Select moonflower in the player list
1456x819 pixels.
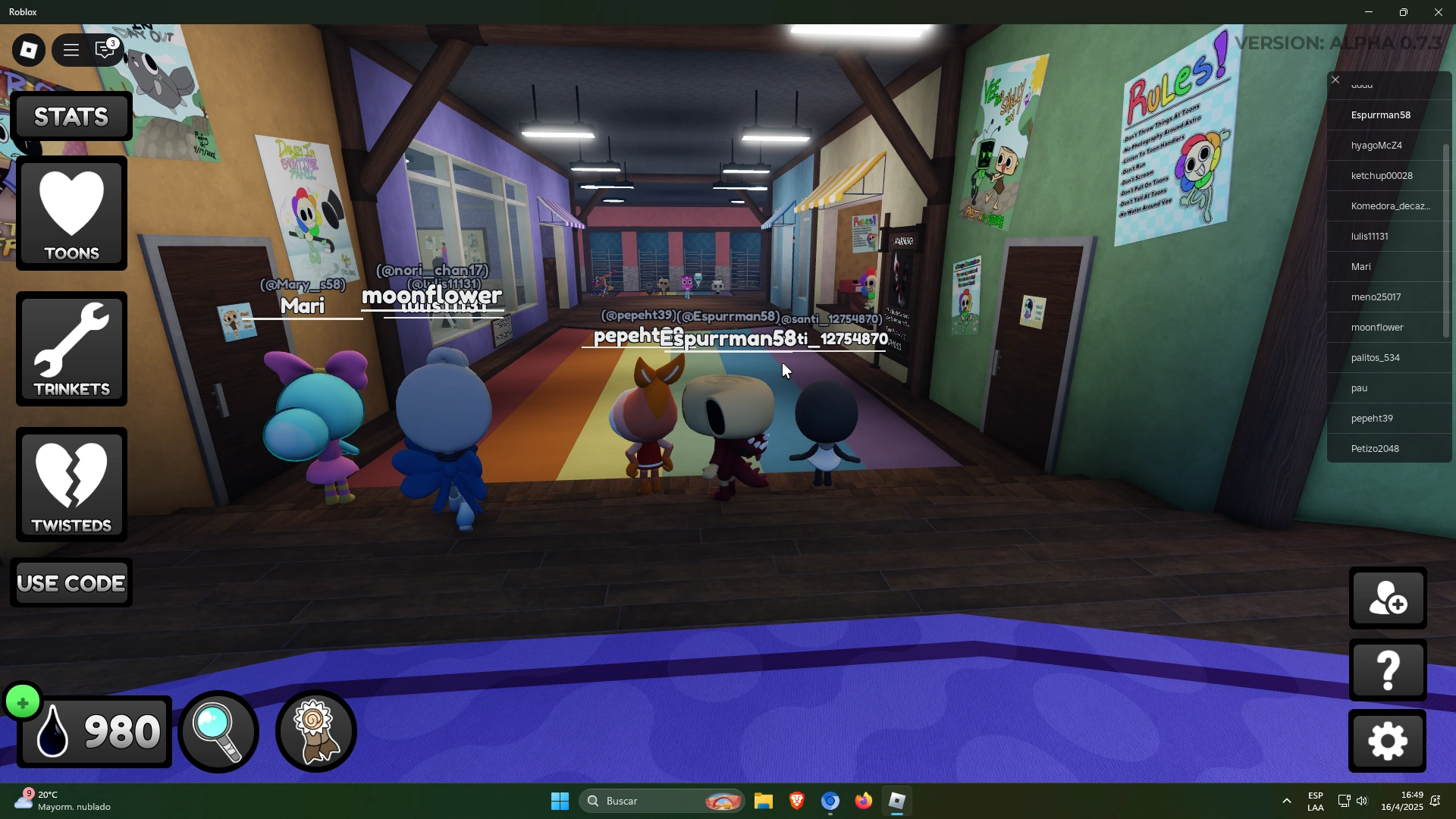(x=1376, y=327)
